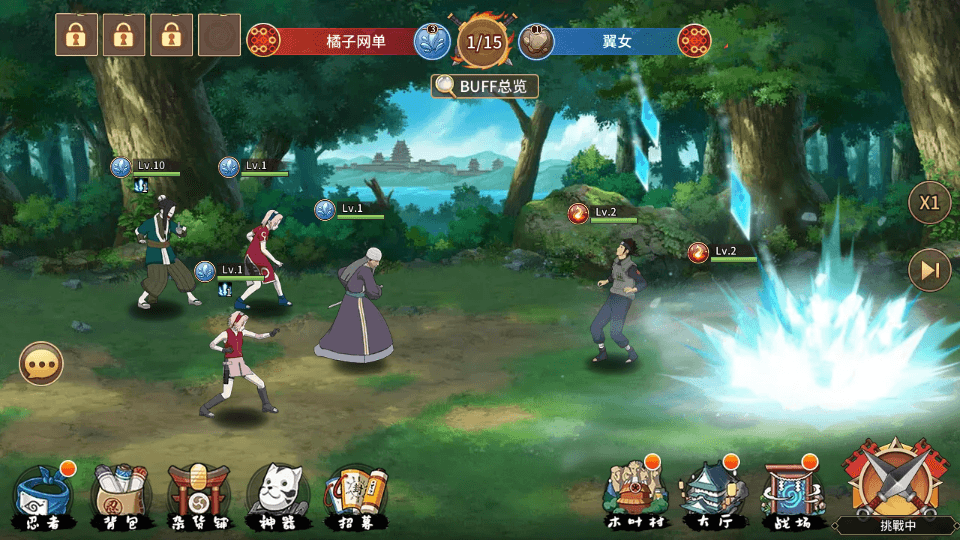Viewport: 960px width, 540px height.
Task: Click the brown toad icon by 翼女
Action: [x=537, y=41]
